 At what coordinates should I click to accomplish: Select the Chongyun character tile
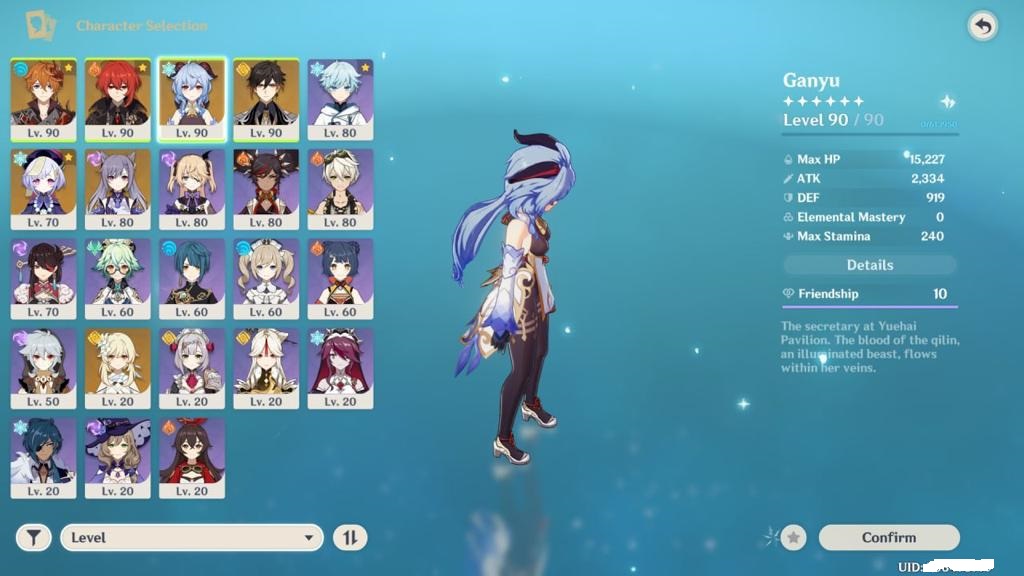pos(340,99)
